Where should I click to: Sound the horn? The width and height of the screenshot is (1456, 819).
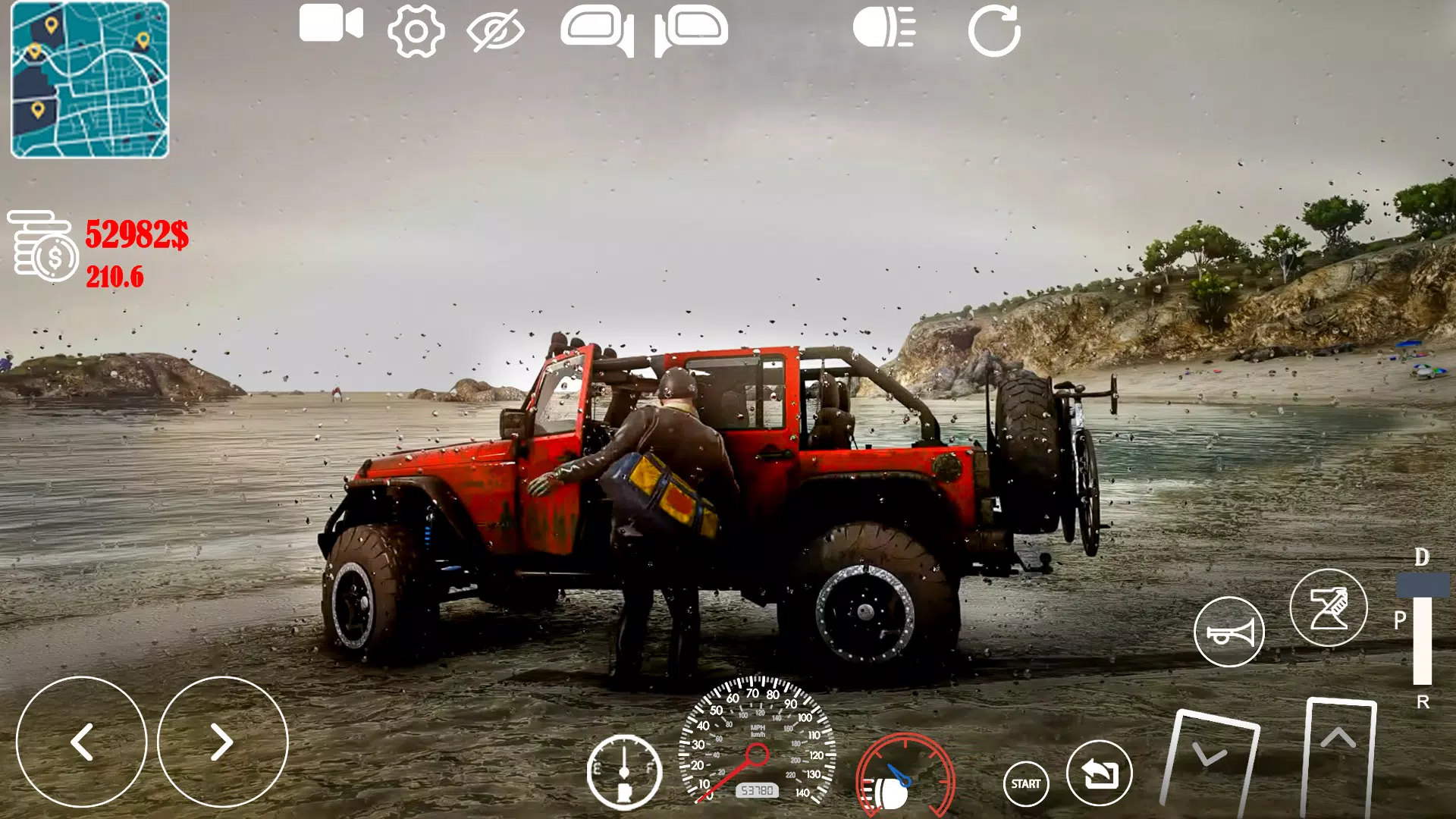1230,631
